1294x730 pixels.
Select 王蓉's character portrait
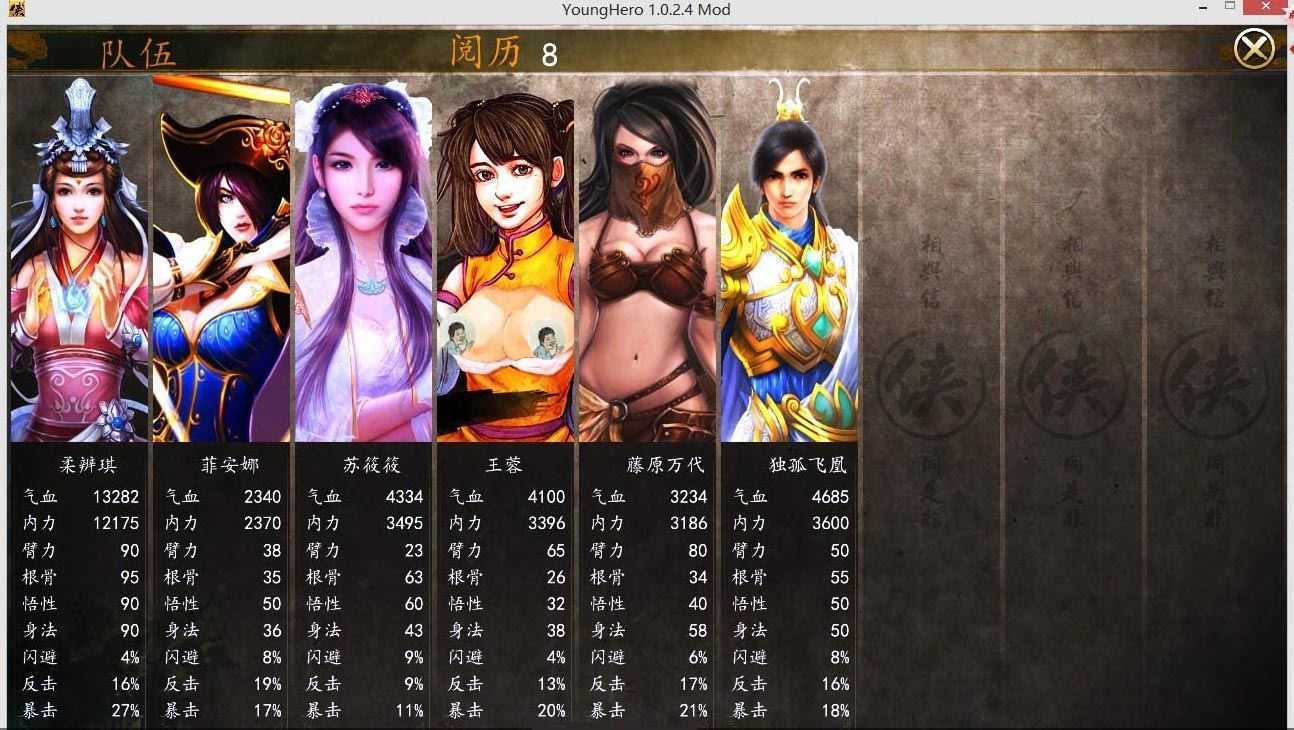pyautogui.click(x=505, y=260)
